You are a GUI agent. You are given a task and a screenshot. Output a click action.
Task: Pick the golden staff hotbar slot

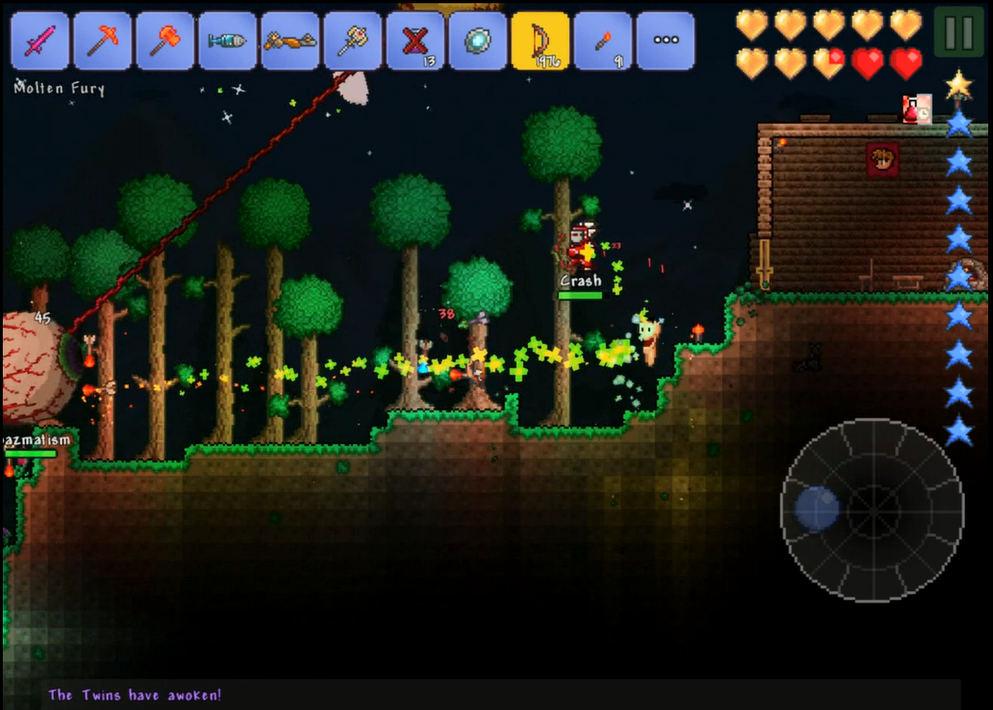point(352,41)
